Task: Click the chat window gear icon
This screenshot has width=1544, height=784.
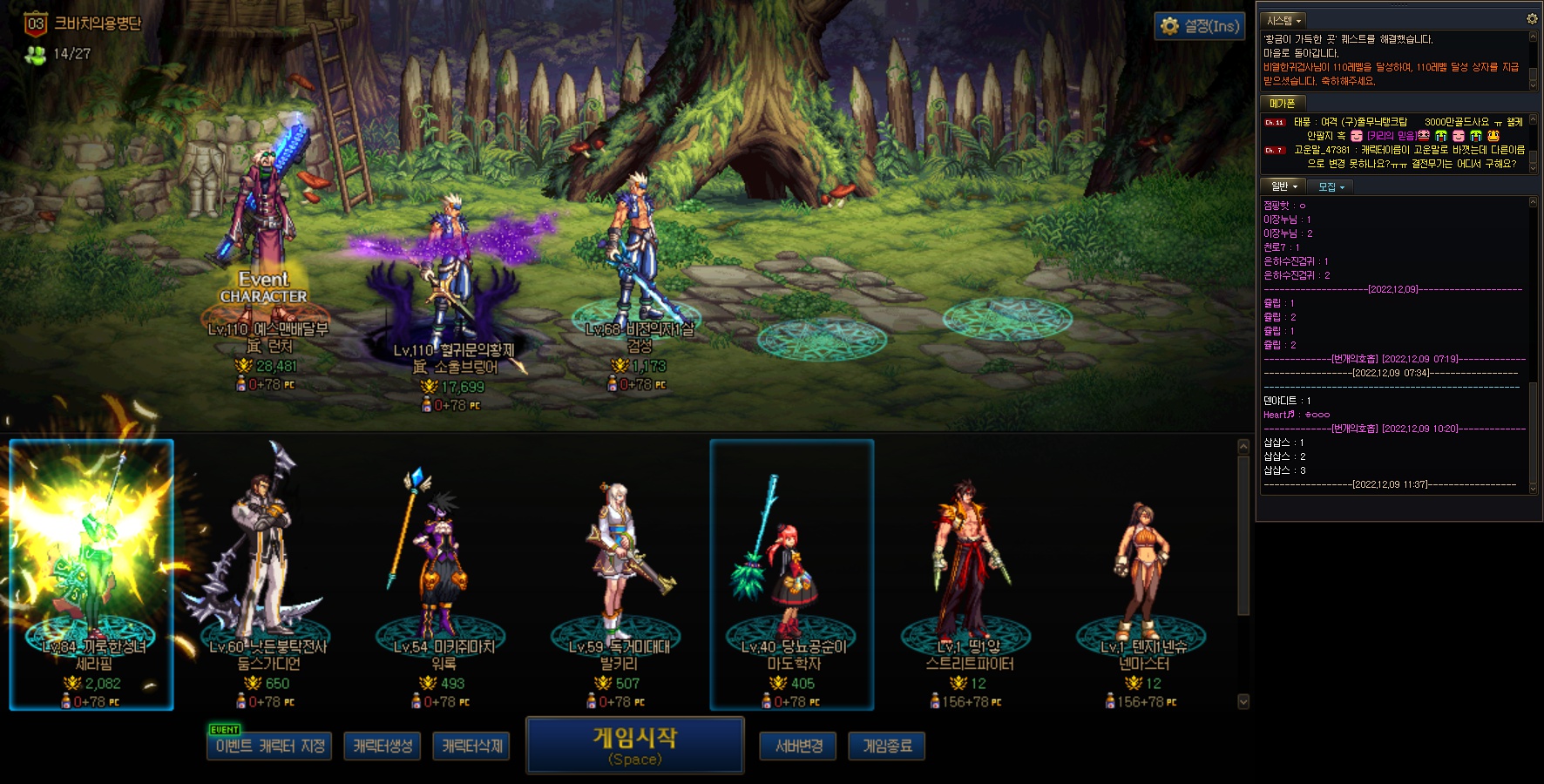Action: [x=1532, y=18]
